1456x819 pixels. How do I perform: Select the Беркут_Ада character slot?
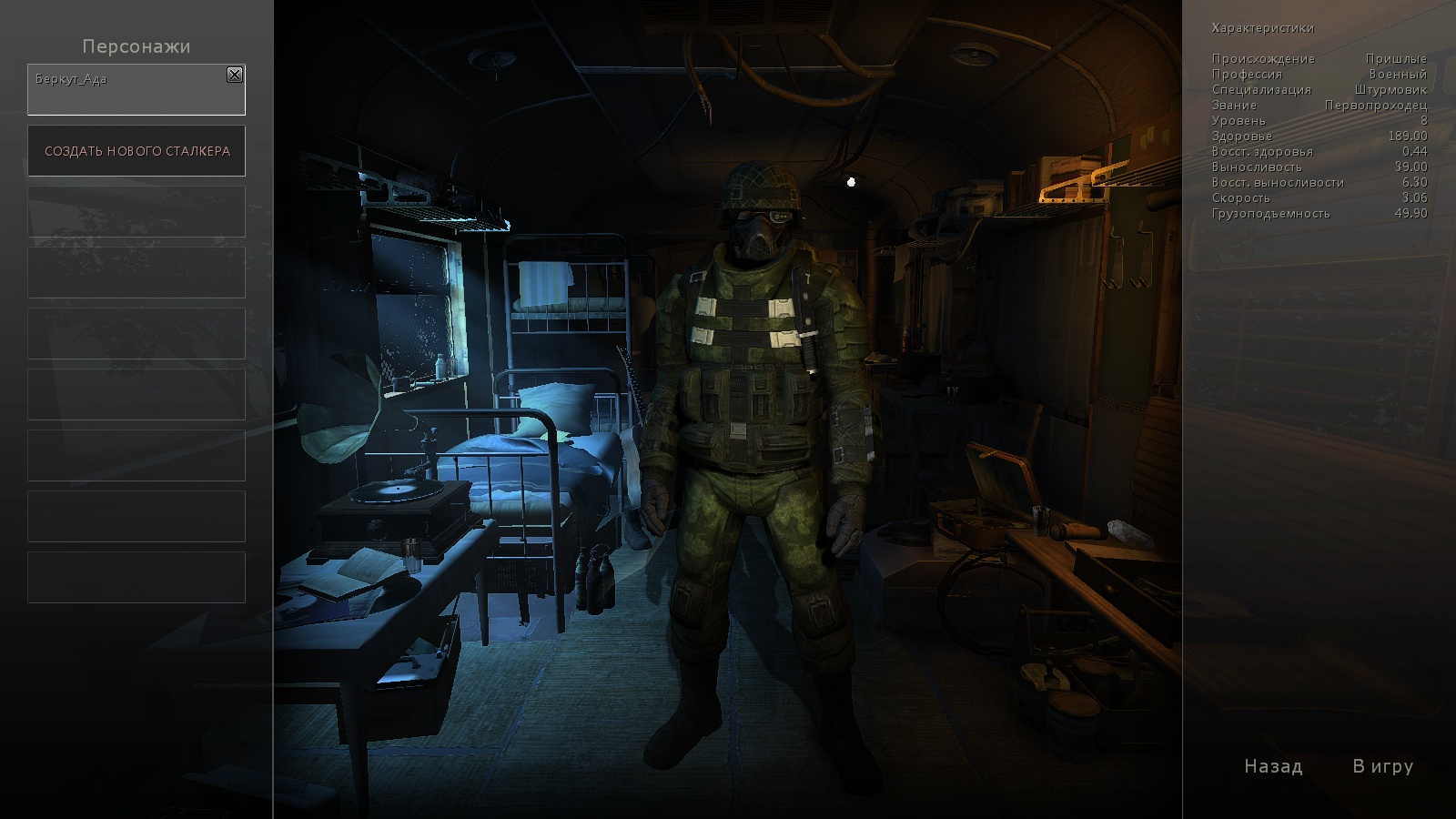click(127, 92)
